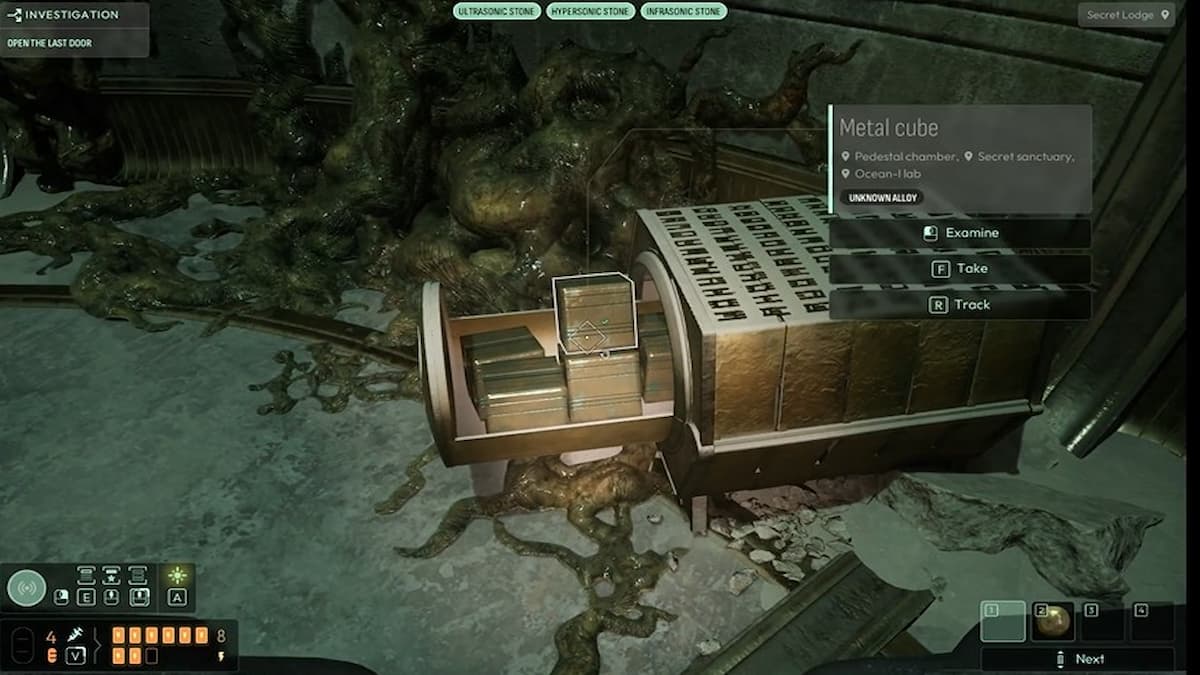
Task: Cycle inventory with the Next button
Action: [x=1078, y=659]
